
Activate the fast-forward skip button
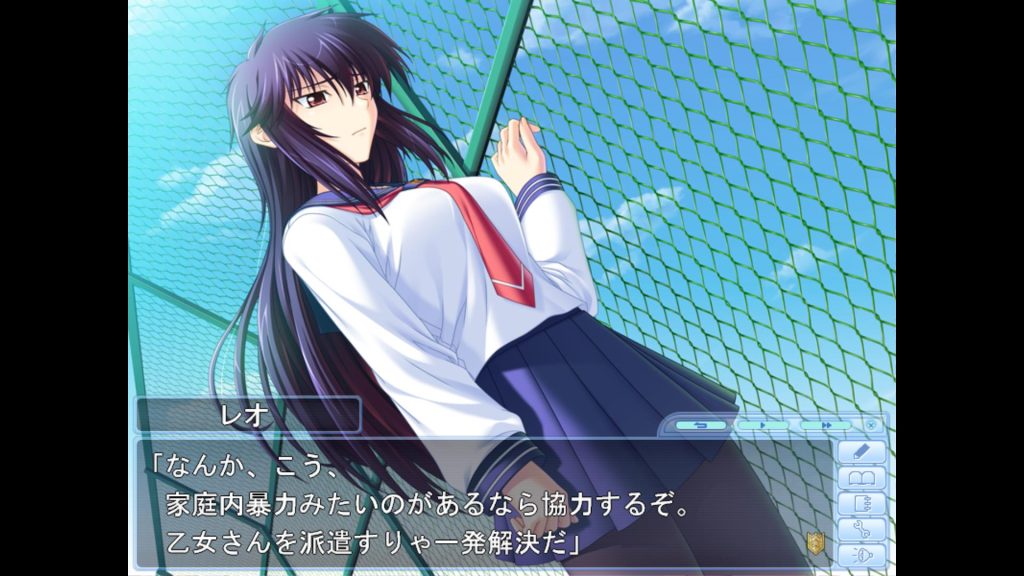click(826, 425)
